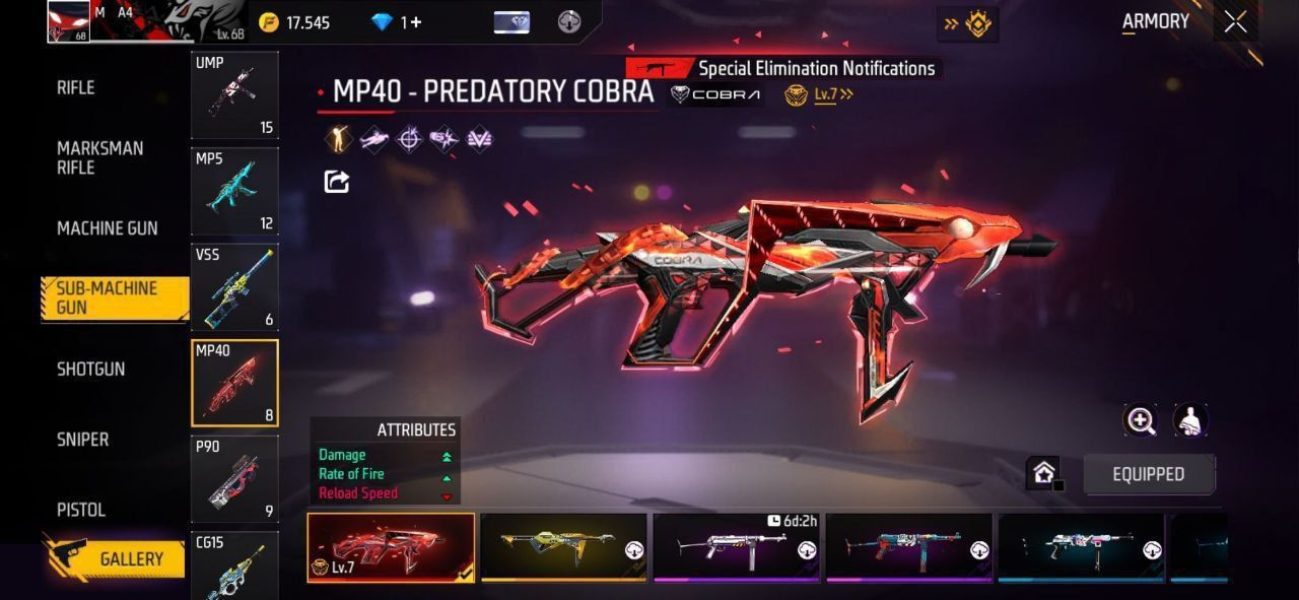Open the Marksman Rifle category
This screenshot has width=1299, height=600.
point(100,158)
